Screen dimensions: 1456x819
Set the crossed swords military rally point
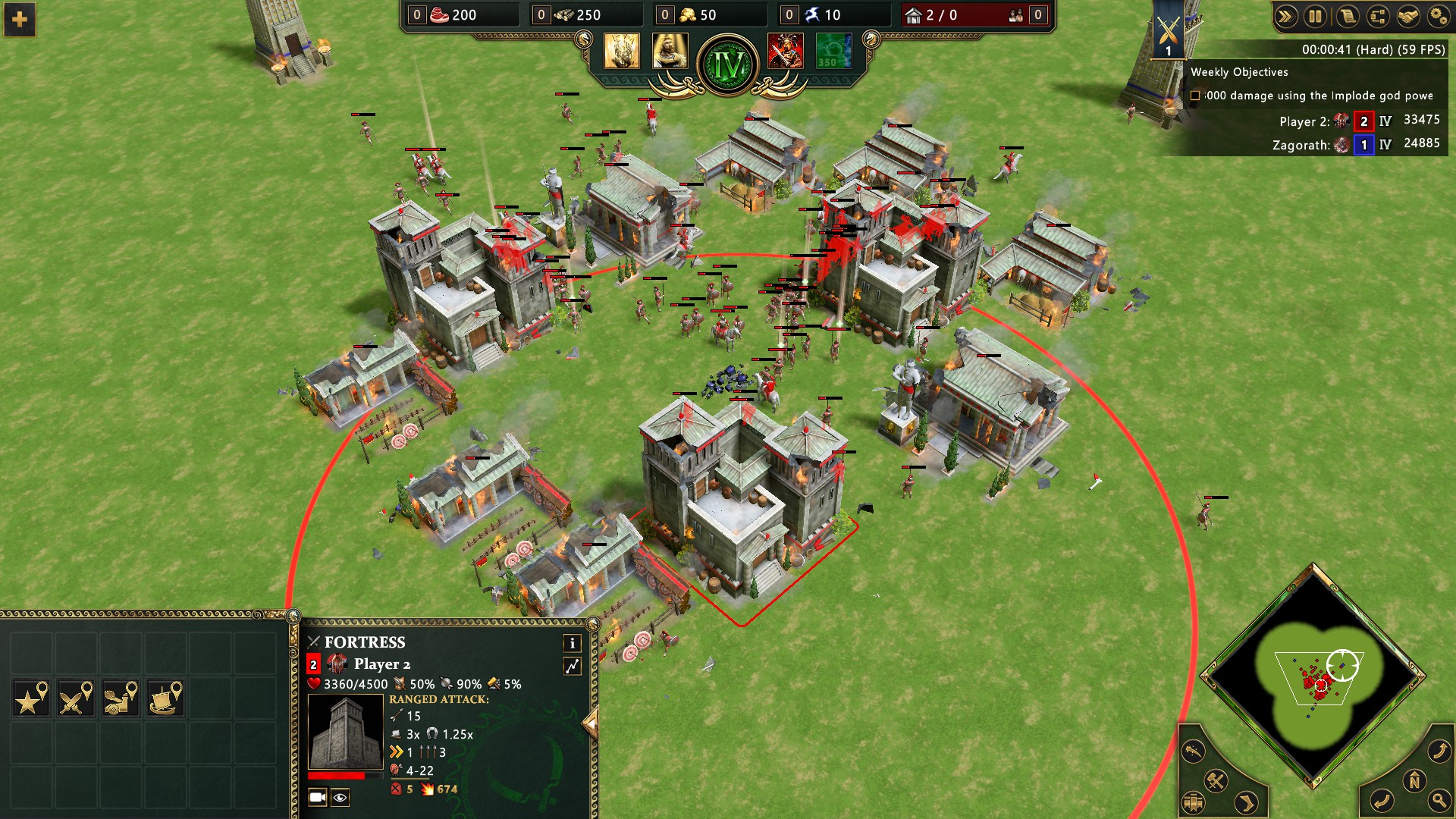click(76, 698)
